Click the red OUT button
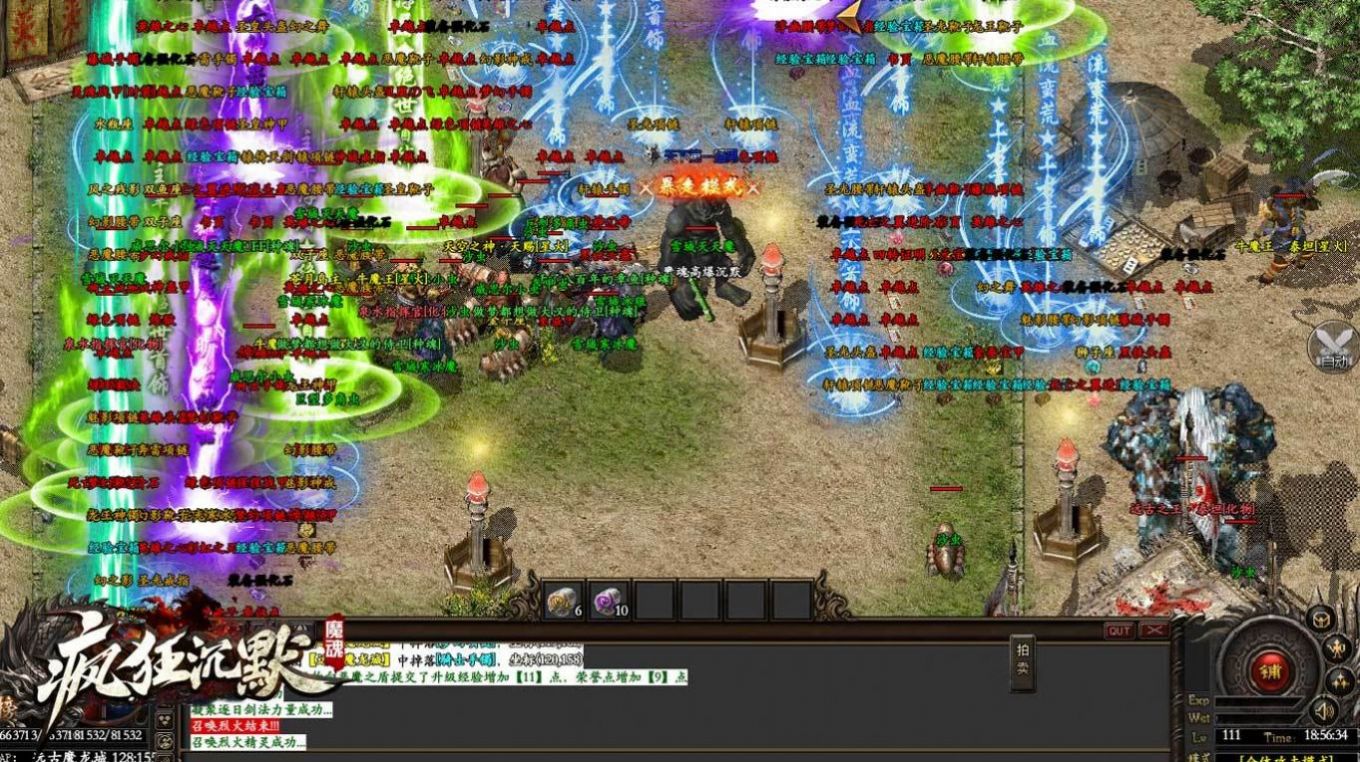This screenshot has width=1360, height=762. [1119, 630]
